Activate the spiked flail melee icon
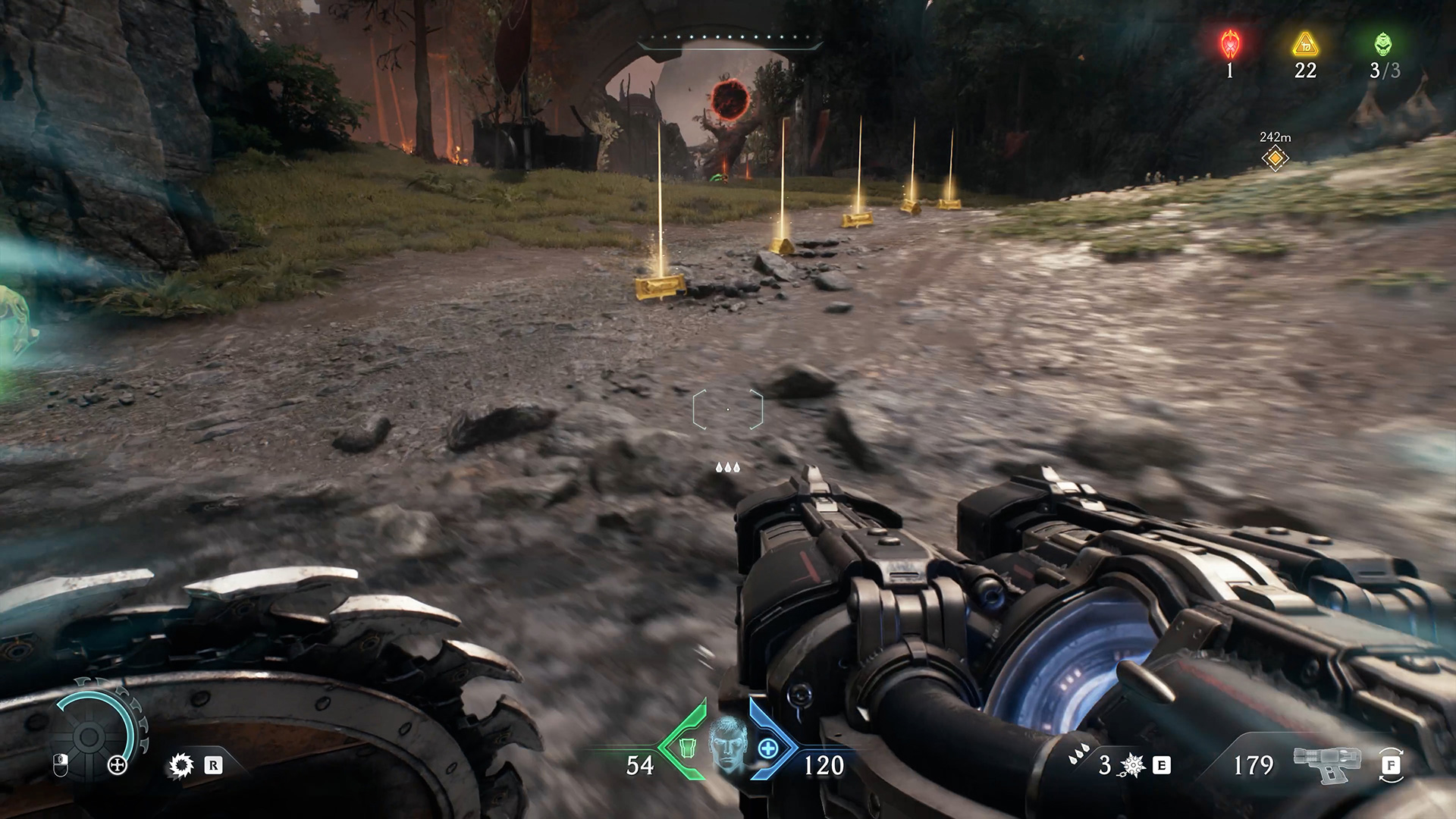Viewport: 1456px width, 819px height. (1133, 766)
